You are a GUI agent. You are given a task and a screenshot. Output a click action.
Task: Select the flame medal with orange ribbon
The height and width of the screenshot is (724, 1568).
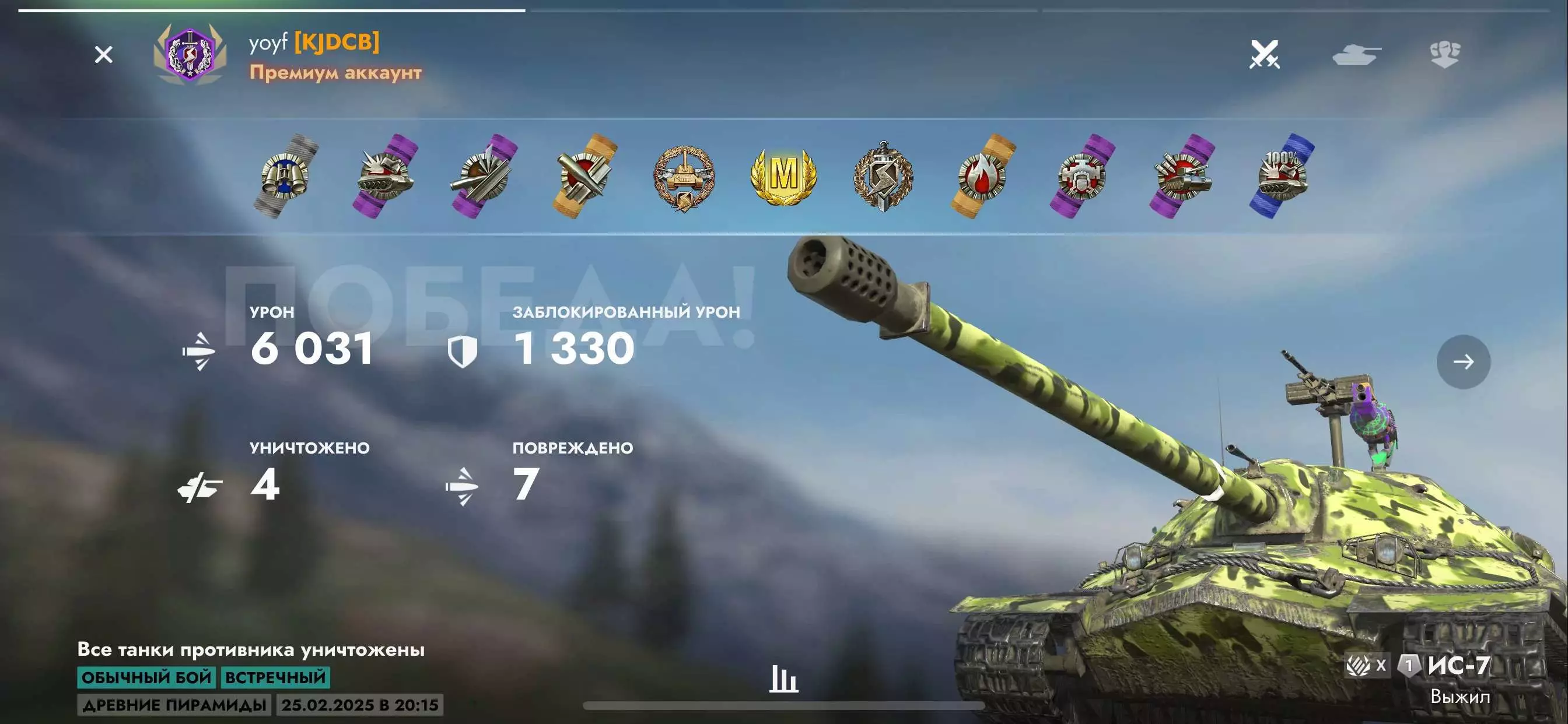pos(982,177)
